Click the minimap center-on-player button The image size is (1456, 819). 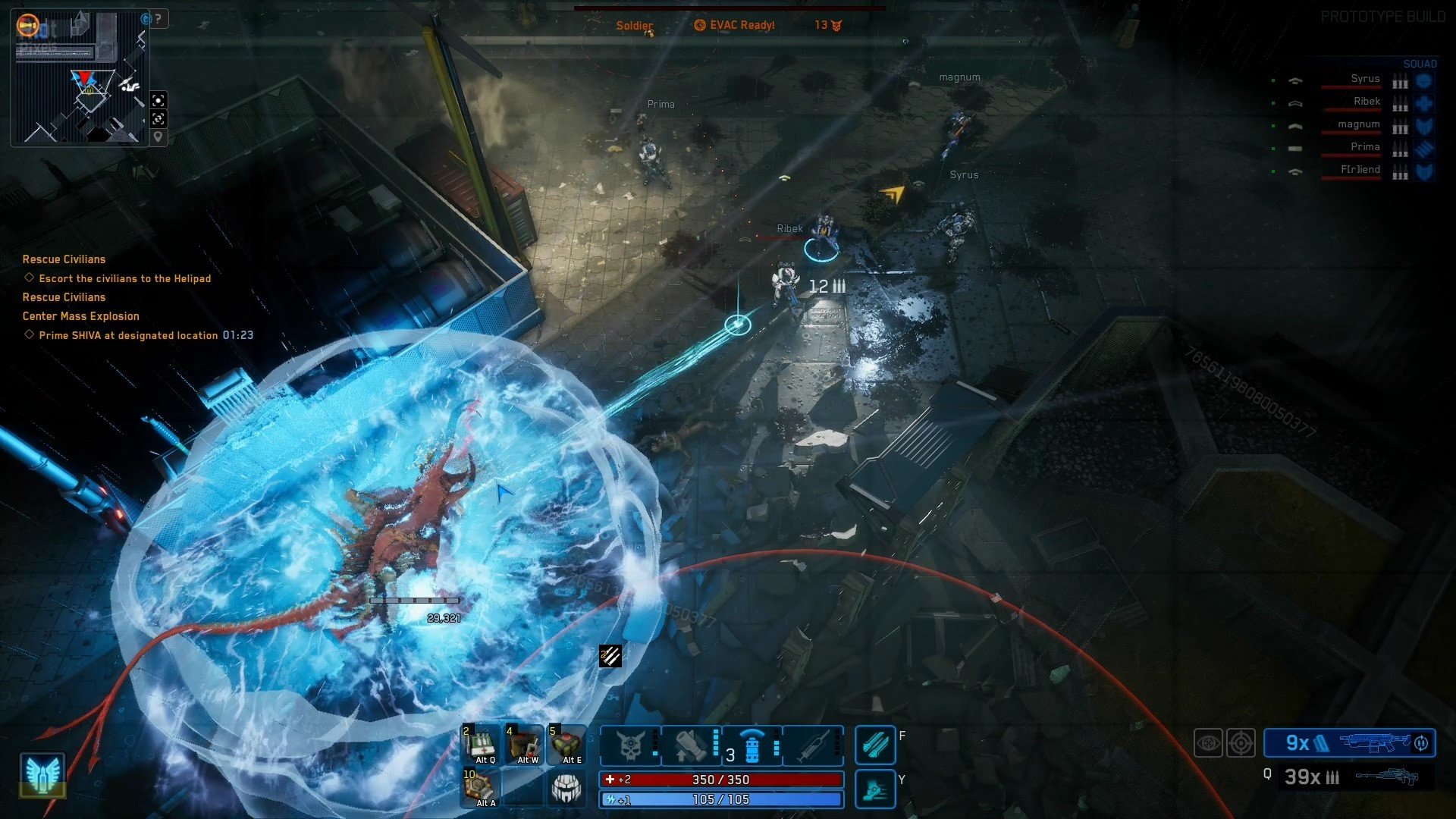(x=158, y=100)
